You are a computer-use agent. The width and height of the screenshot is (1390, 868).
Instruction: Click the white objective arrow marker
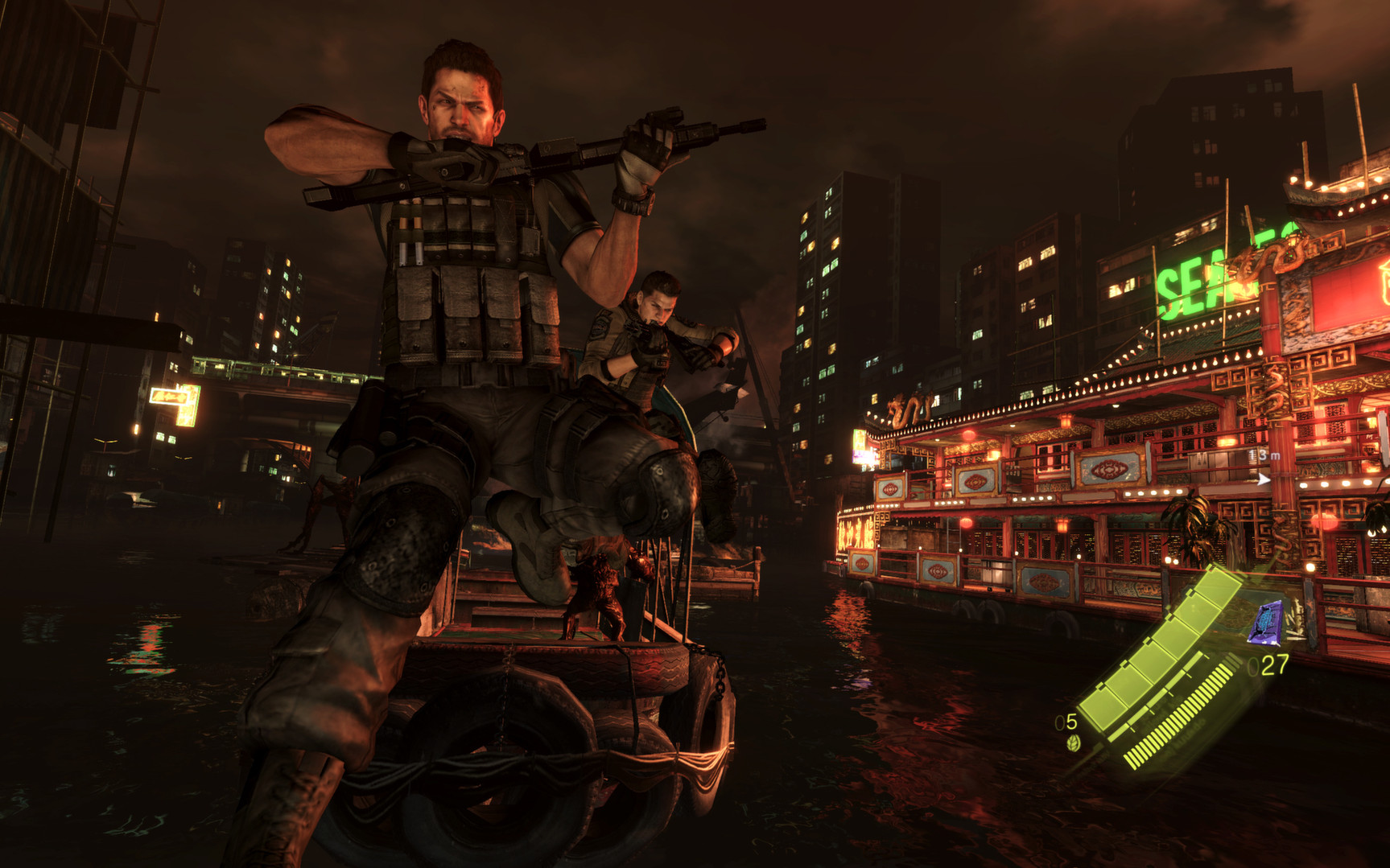[x=1264, y=479]
